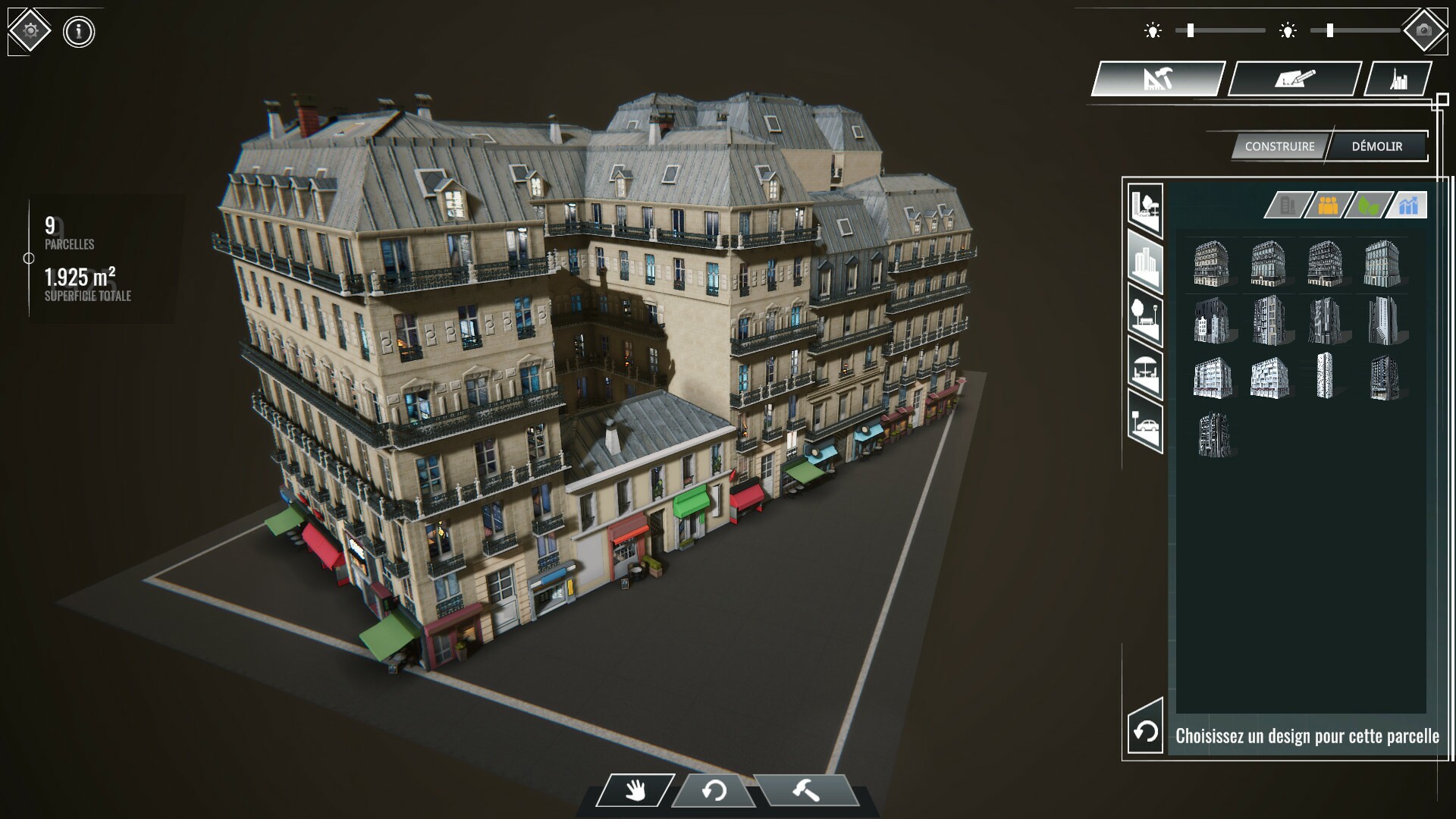Open the settings gear in the top-left
This screenshot has height=819, width=1456.
[28, 28]
